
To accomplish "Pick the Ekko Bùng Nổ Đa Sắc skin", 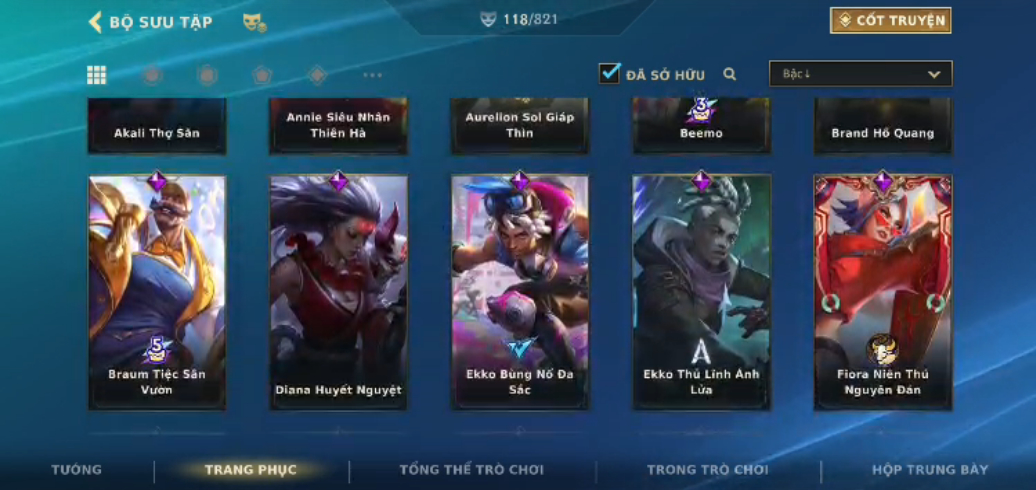I will coord(520,292).
